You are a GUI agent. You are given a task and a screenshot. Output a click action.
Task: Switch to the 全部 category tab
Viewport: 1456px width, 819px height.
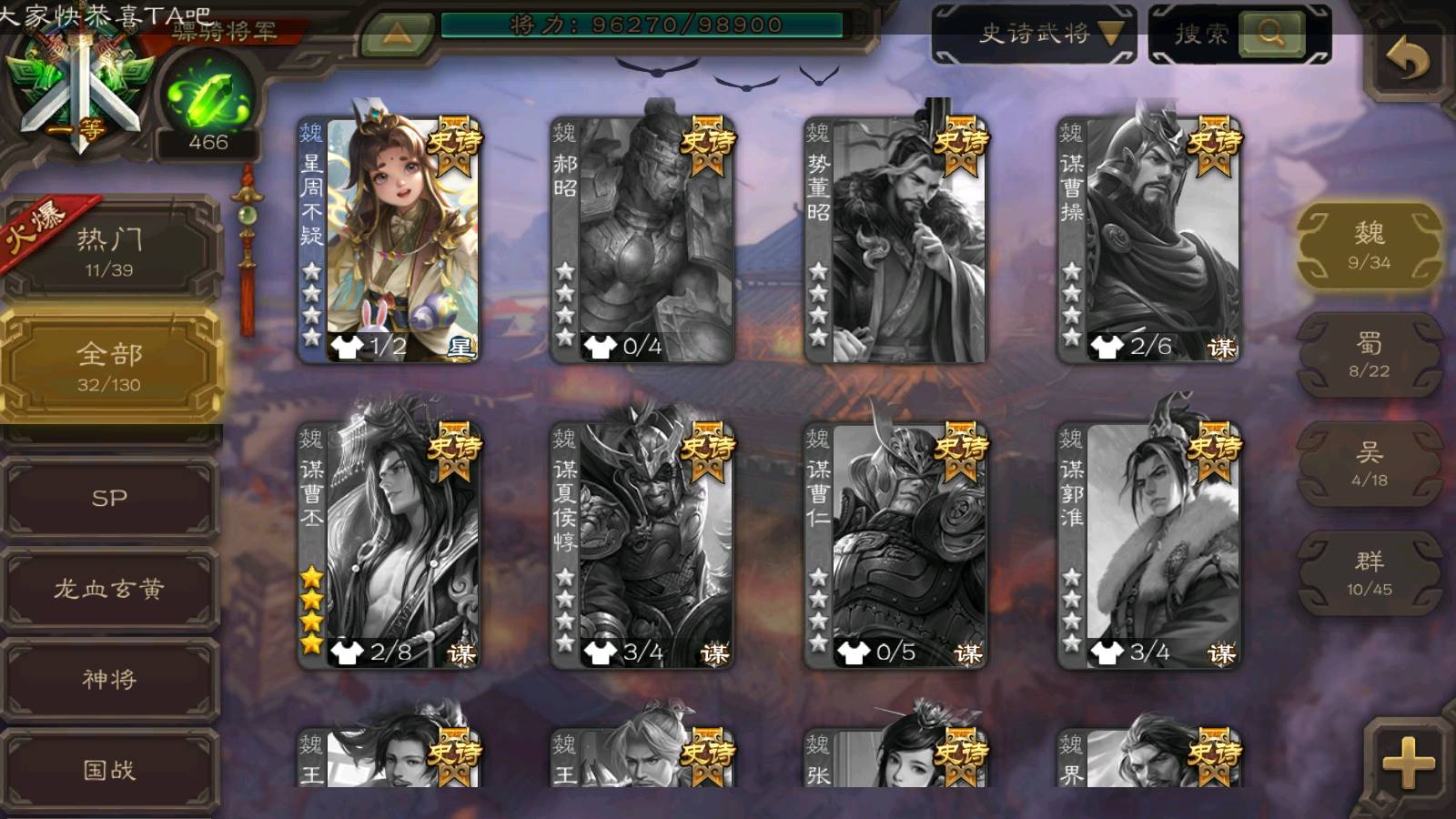(109, 366)
